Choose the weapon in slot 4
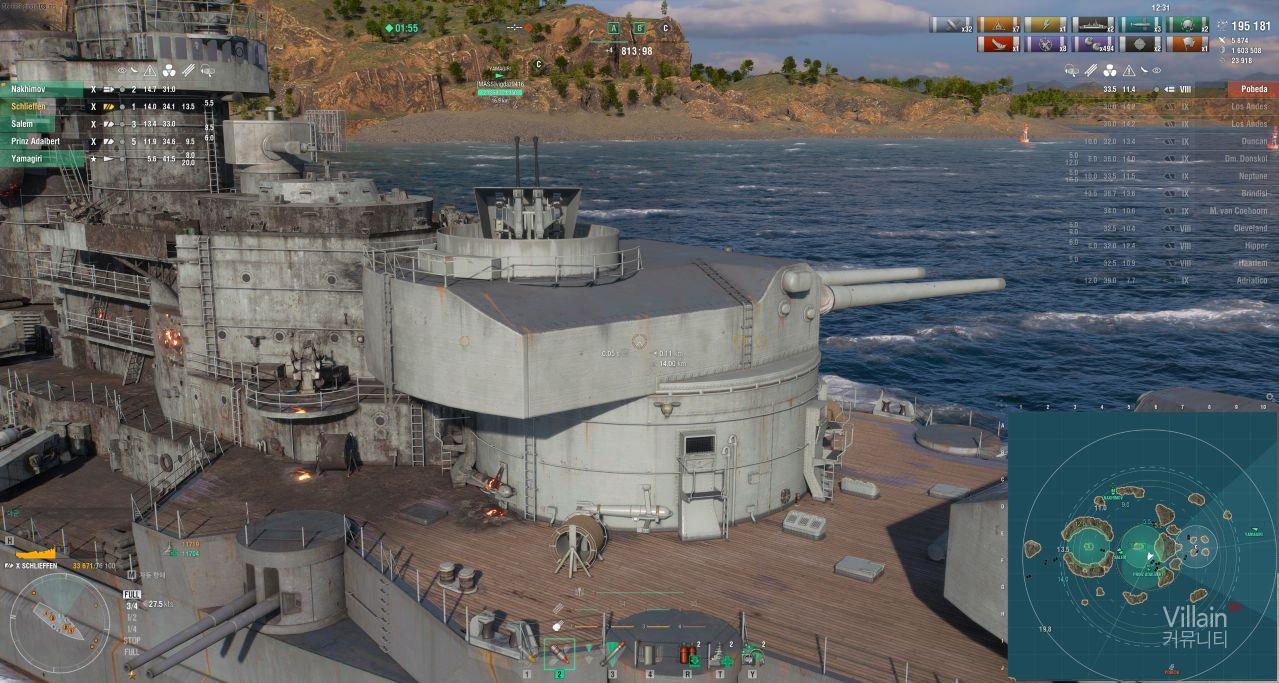 click(650, 654)
